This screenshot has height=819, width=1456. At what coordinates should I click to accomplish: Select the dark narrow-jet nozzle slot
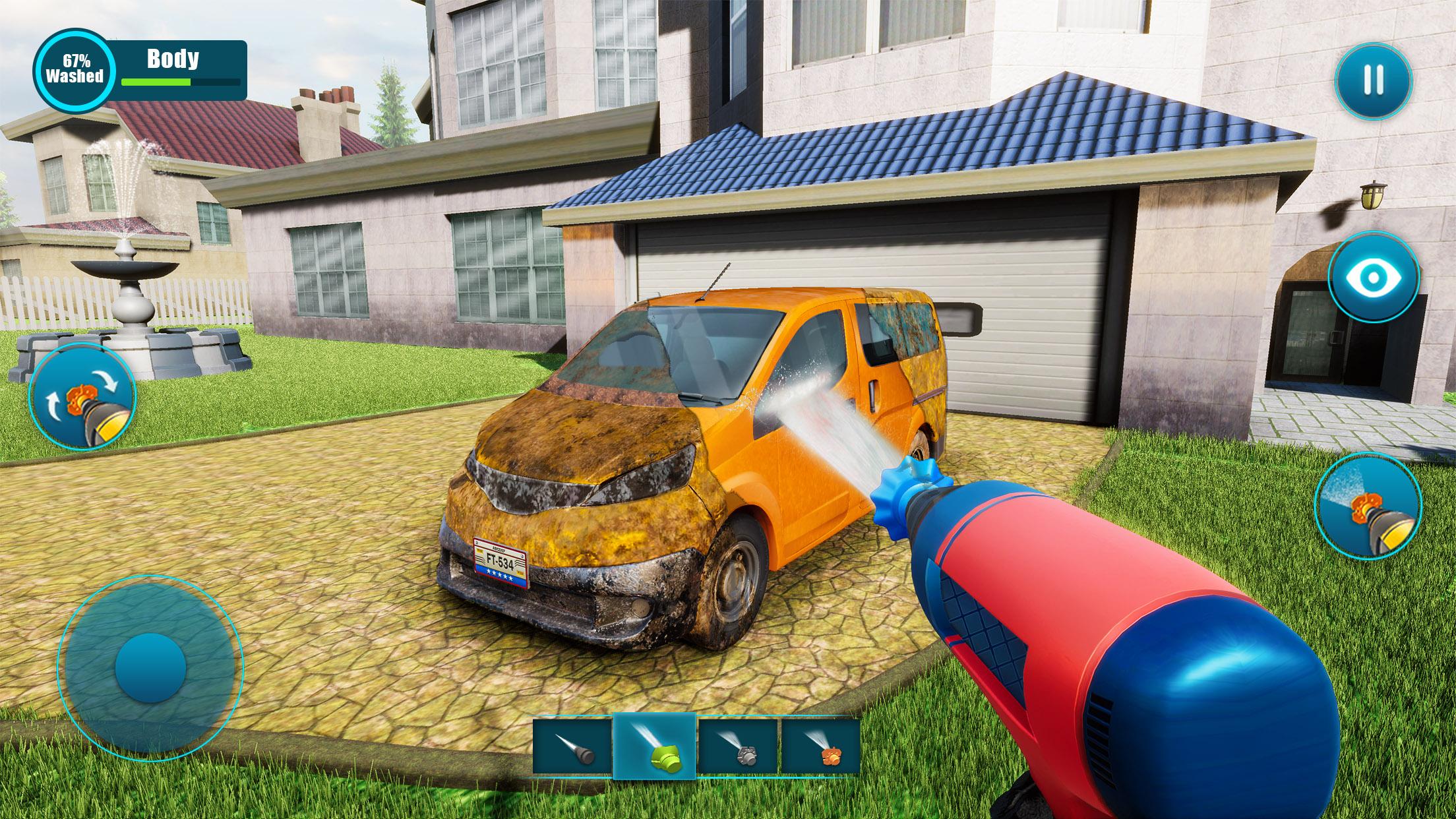pyautogui.click(x=572, y=745)
